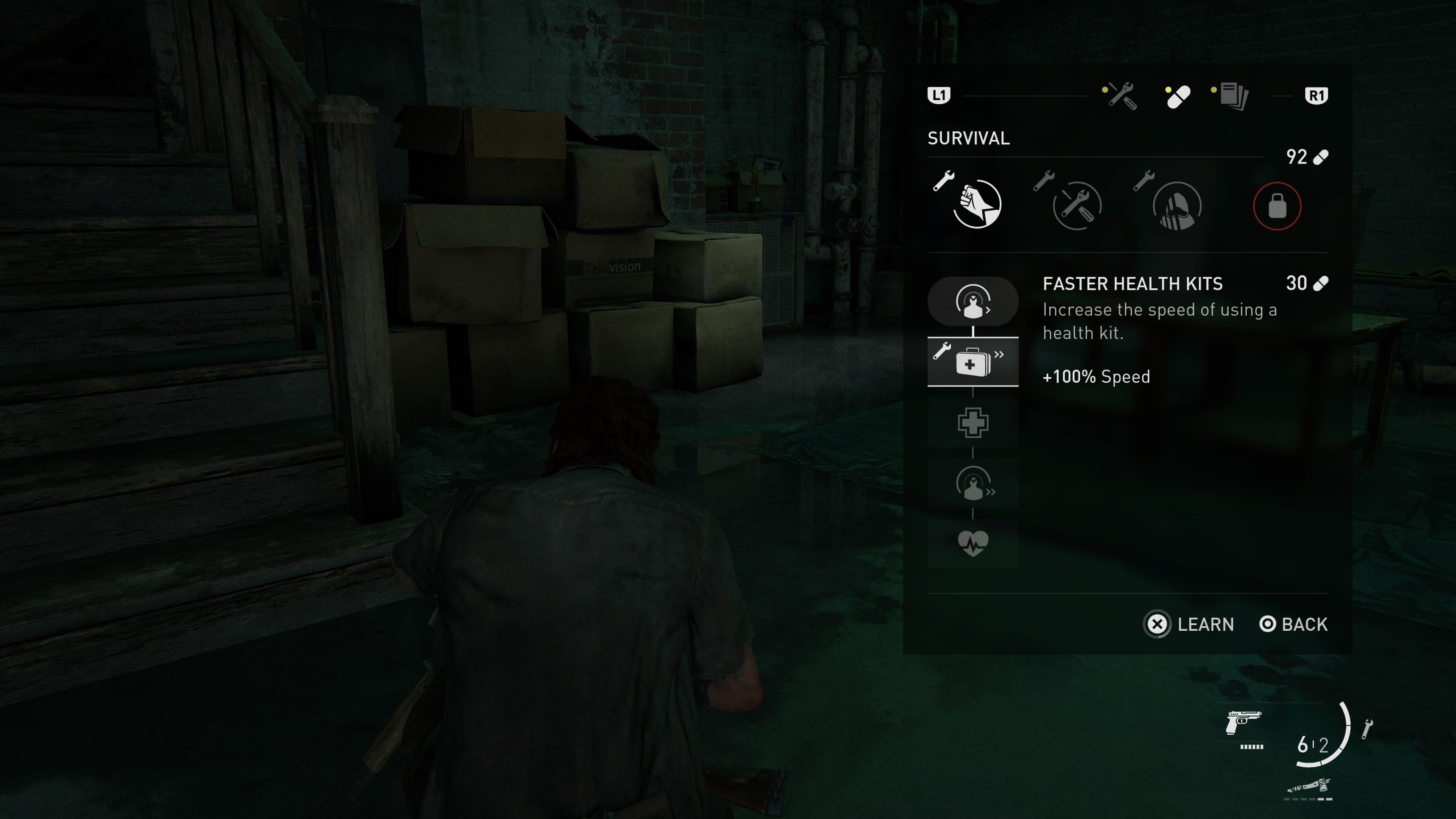The image size is (1456, 819).
Task: Click the pistol weapon icon in the HUD
Action: click(1243, 722)
